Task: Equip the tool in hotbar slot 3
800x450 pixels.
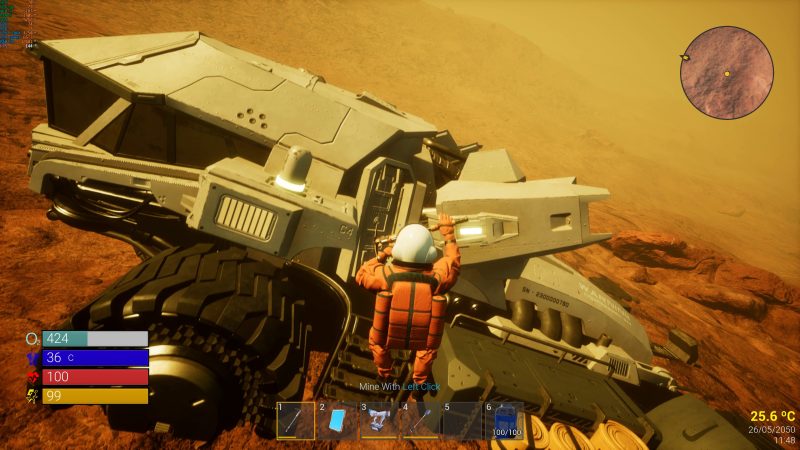Action: [x=379, y=420]
